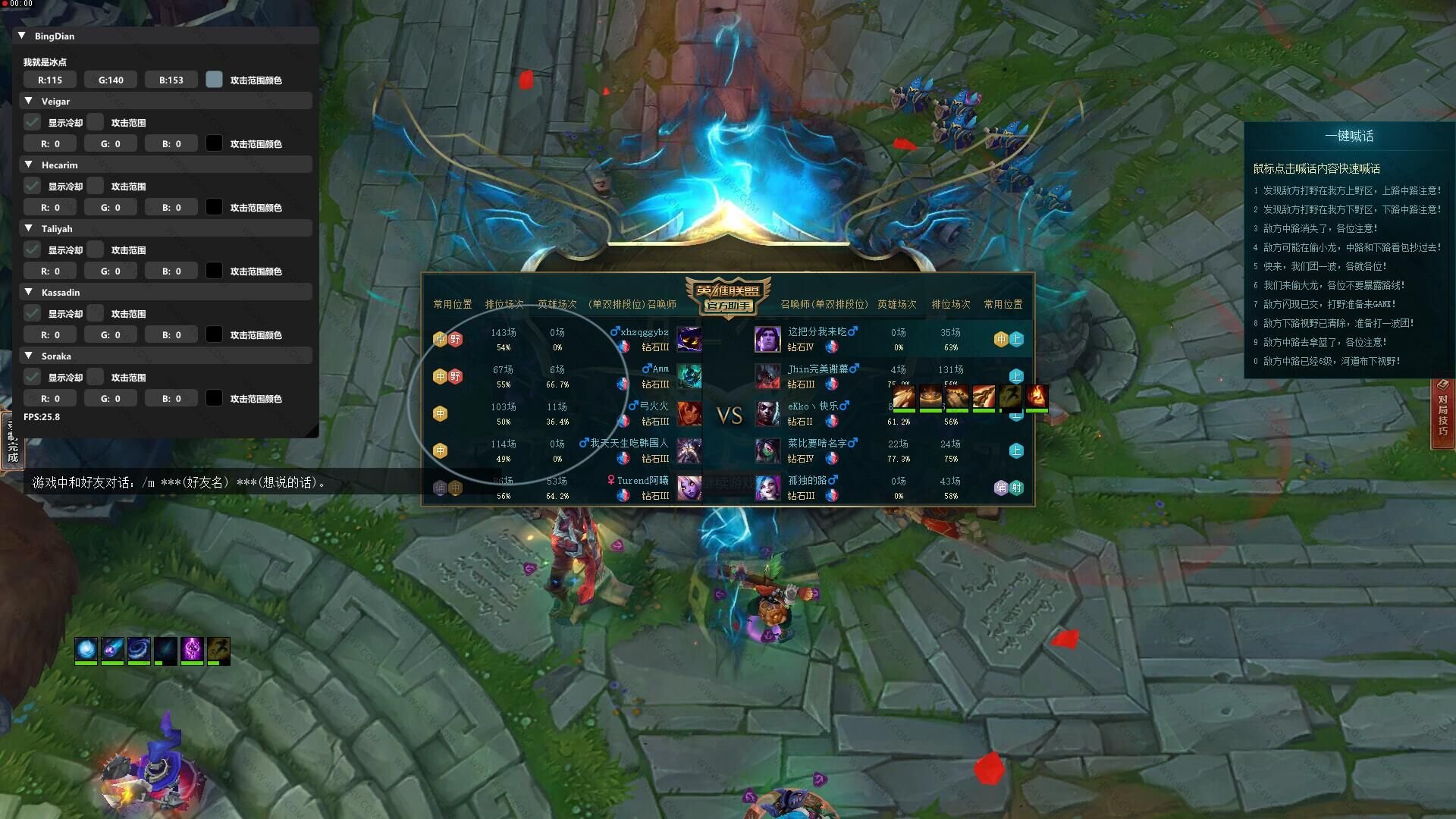Toggle Soraka's 显示冷却 checkbox

[x=33, y=377]
